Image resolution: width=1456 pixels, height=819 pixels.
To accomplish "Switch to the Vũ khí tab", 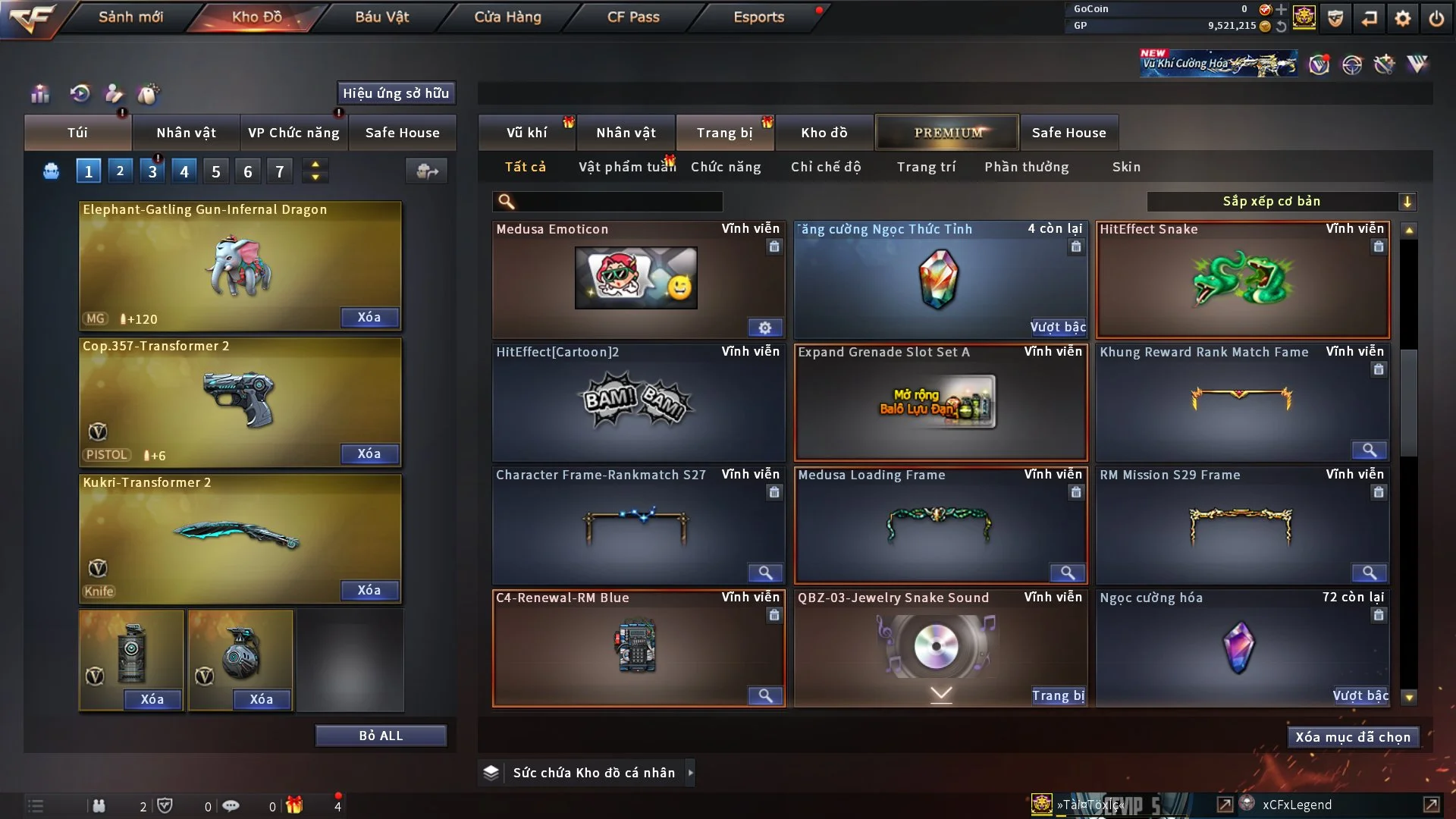I will coord(526,133).
